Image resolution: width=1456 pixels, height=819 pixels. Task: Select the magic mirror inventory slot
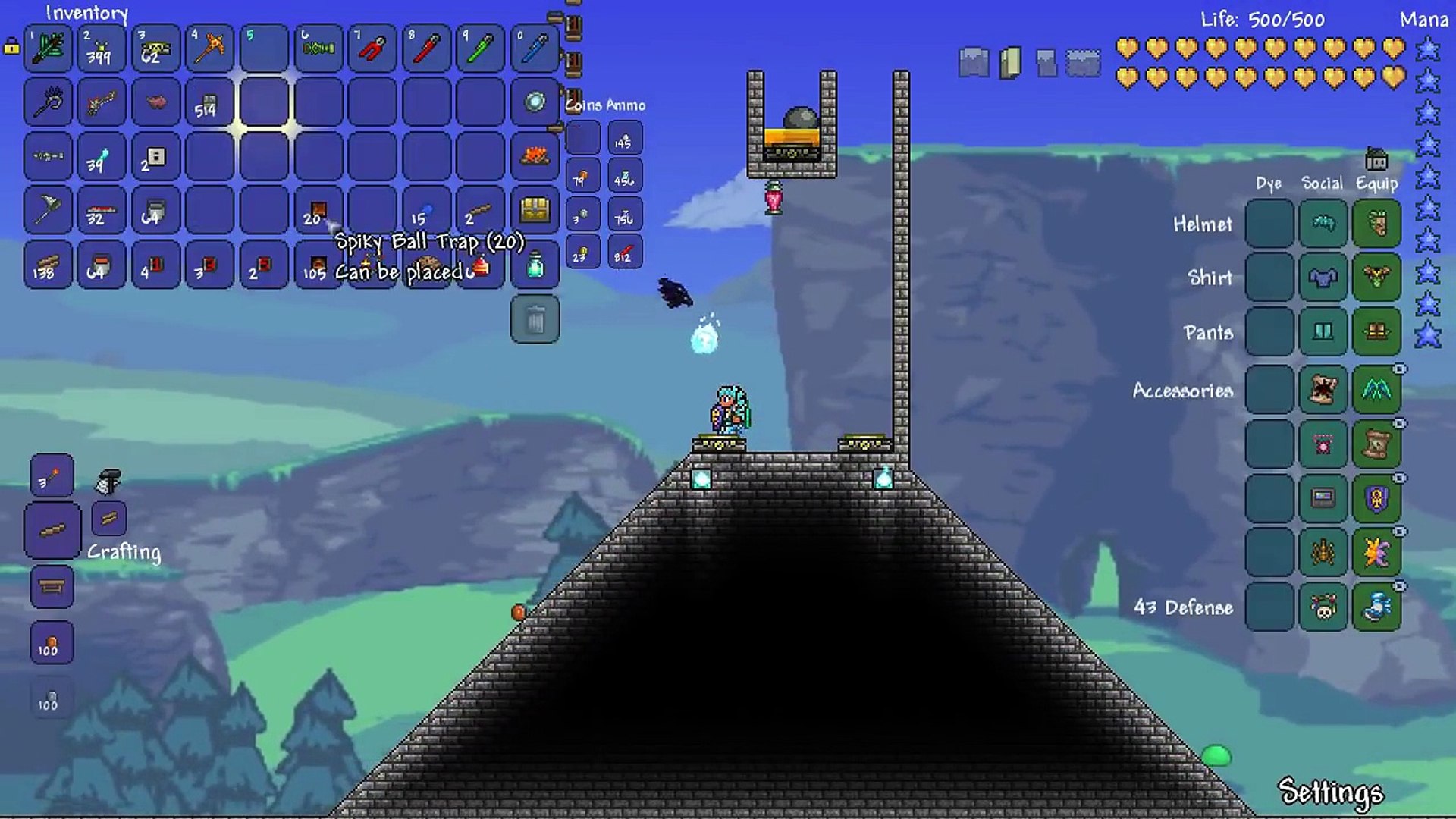click(535, 102)
